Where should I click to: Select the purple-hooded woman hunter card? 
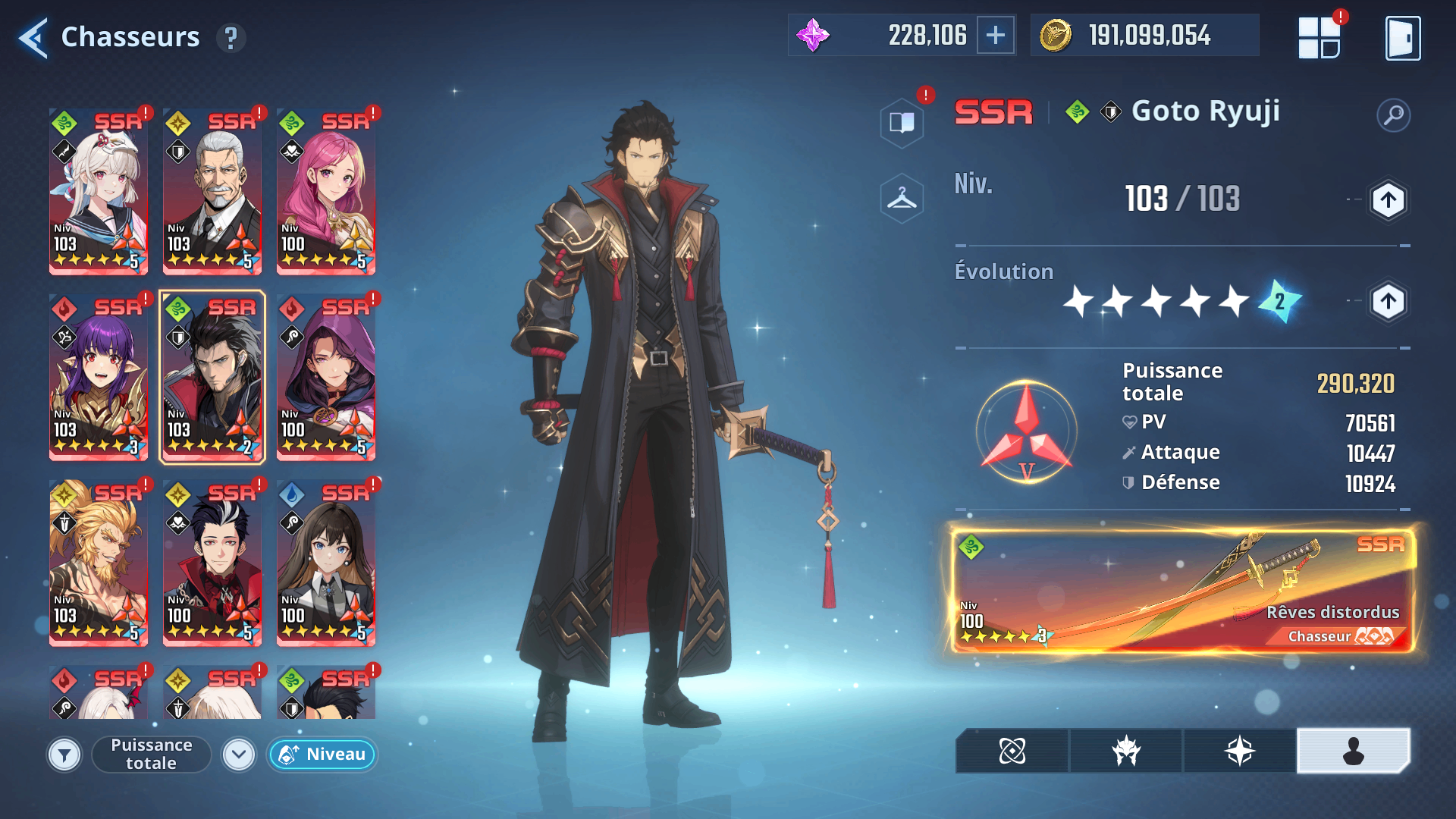click(x=326, y=377)
